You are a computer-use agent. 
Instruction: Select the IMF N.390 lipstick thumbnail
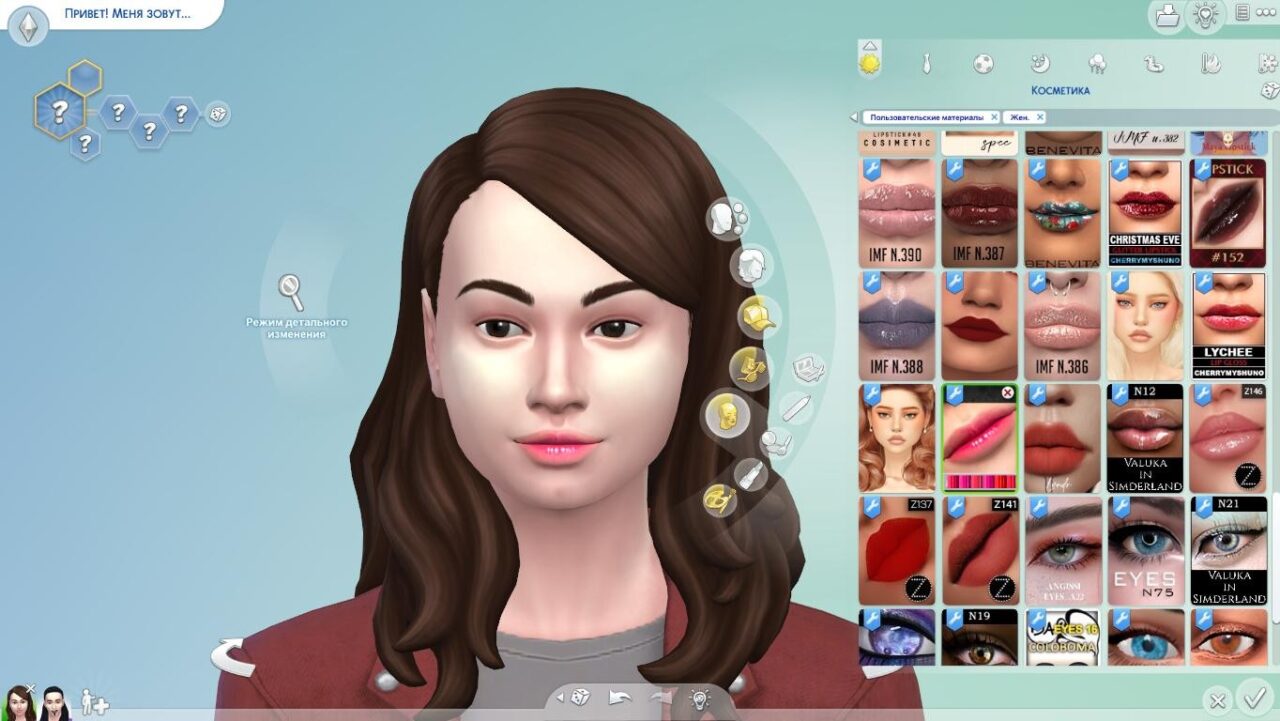(897, 213)
